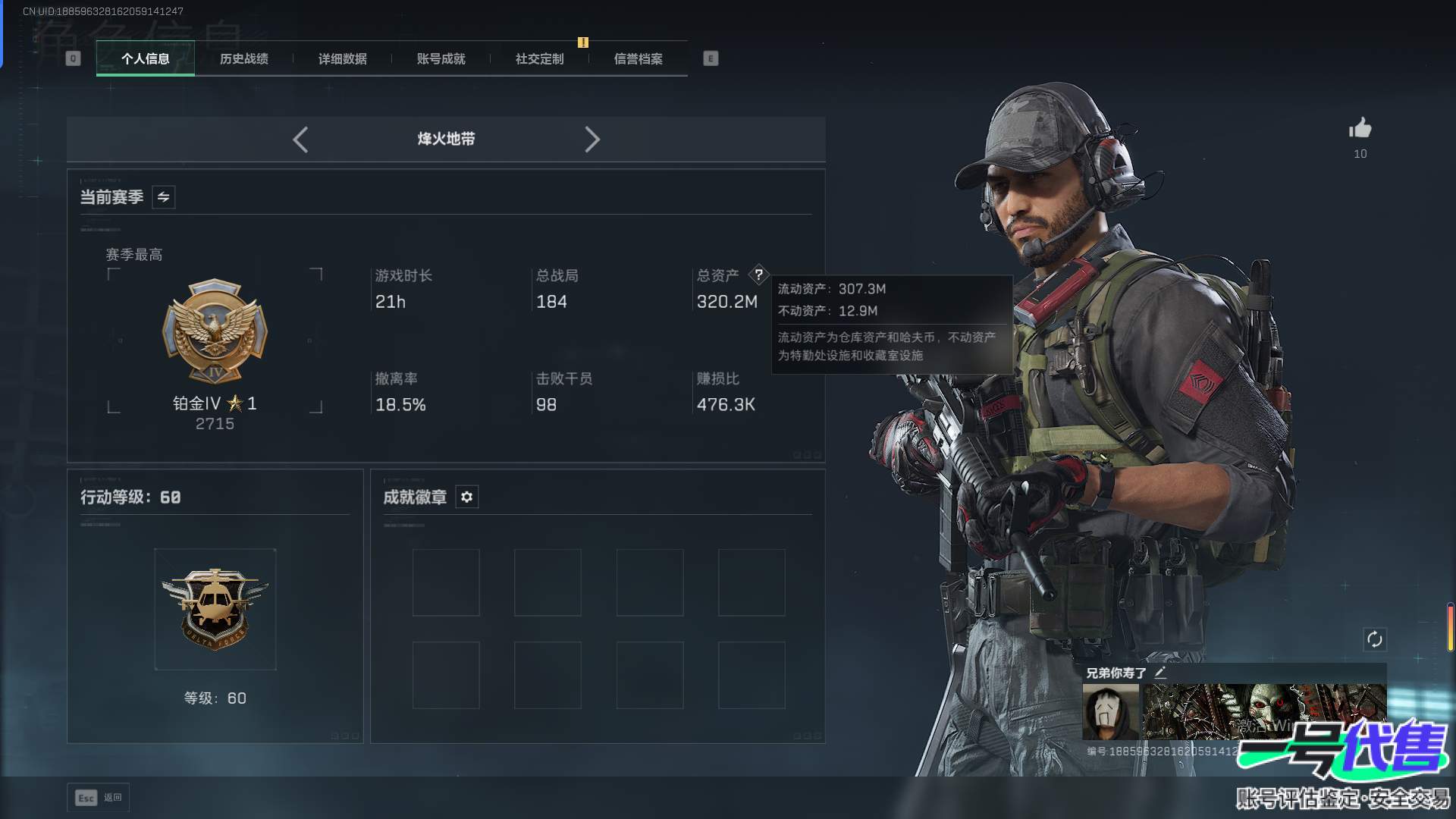Click the 总资产 question mark icon
Image resolution: width=1456 pixels, height=819 pixels.
point(758,275)
